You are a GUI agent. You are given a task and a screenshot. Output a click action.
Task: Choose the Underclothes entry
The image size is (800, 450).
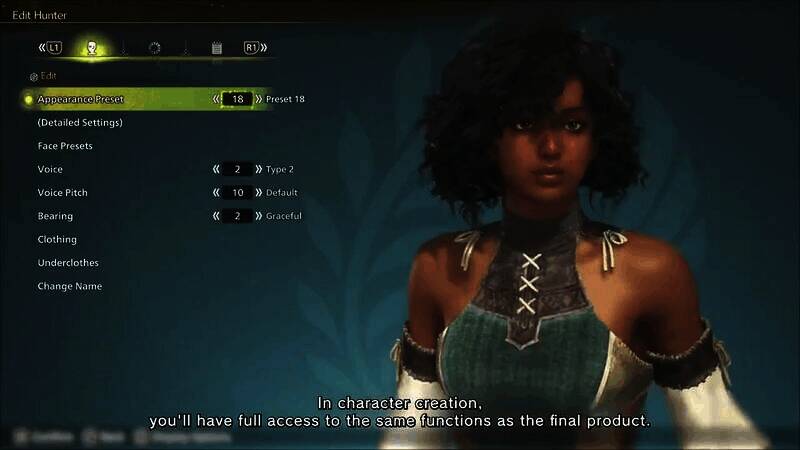pos(68,263)
